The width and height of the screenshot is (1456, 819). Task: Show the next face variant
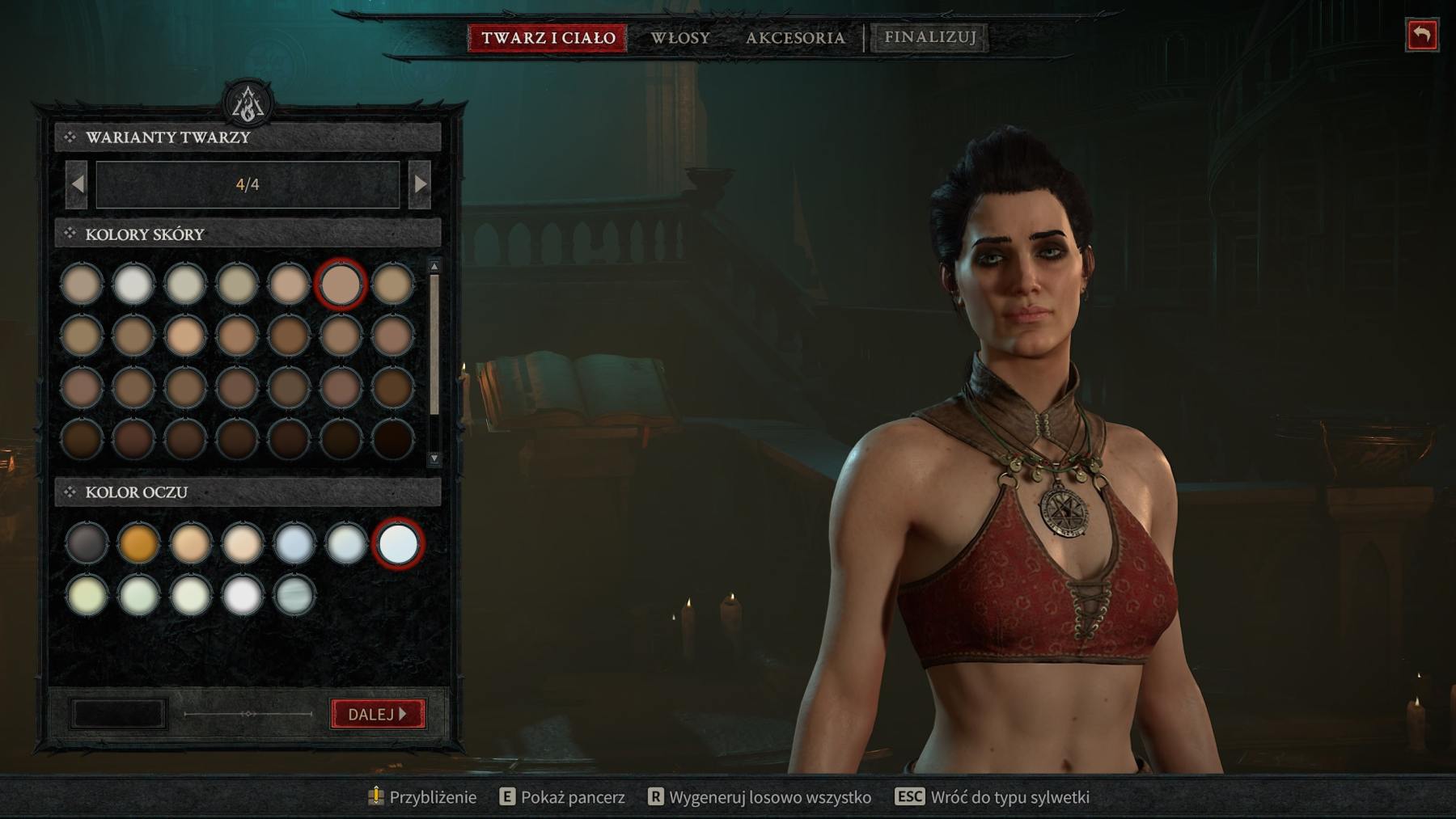[x=420, y=184]
